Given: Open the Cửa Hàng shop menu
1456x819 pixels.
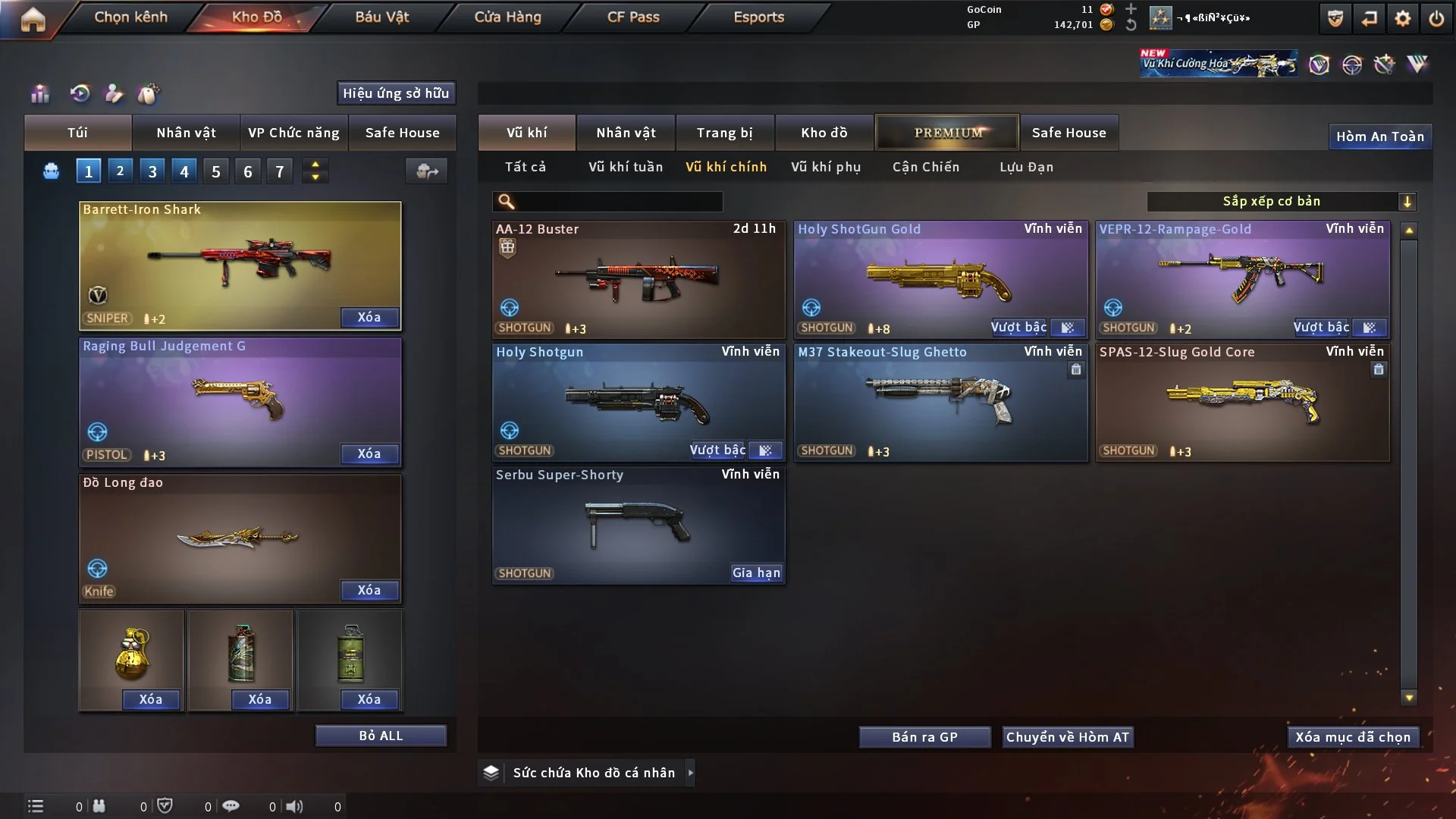Looking at the screenshot, I should [x=507, y=17].
